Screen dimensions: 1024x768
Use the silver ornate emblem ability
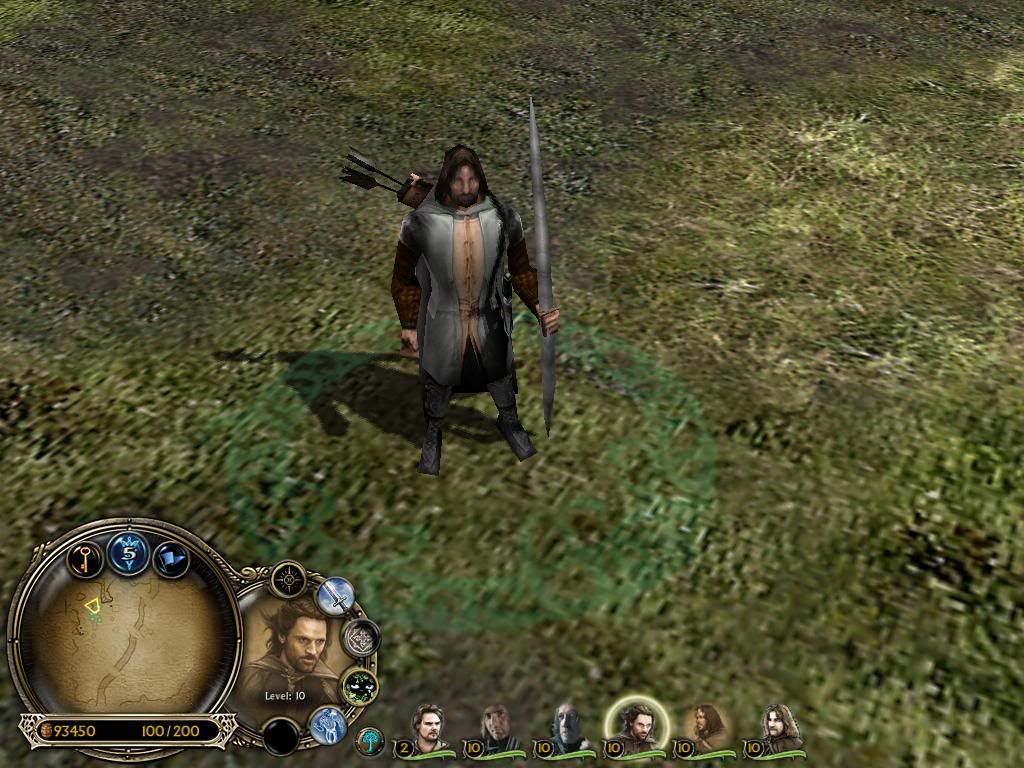tap(360, 637)
